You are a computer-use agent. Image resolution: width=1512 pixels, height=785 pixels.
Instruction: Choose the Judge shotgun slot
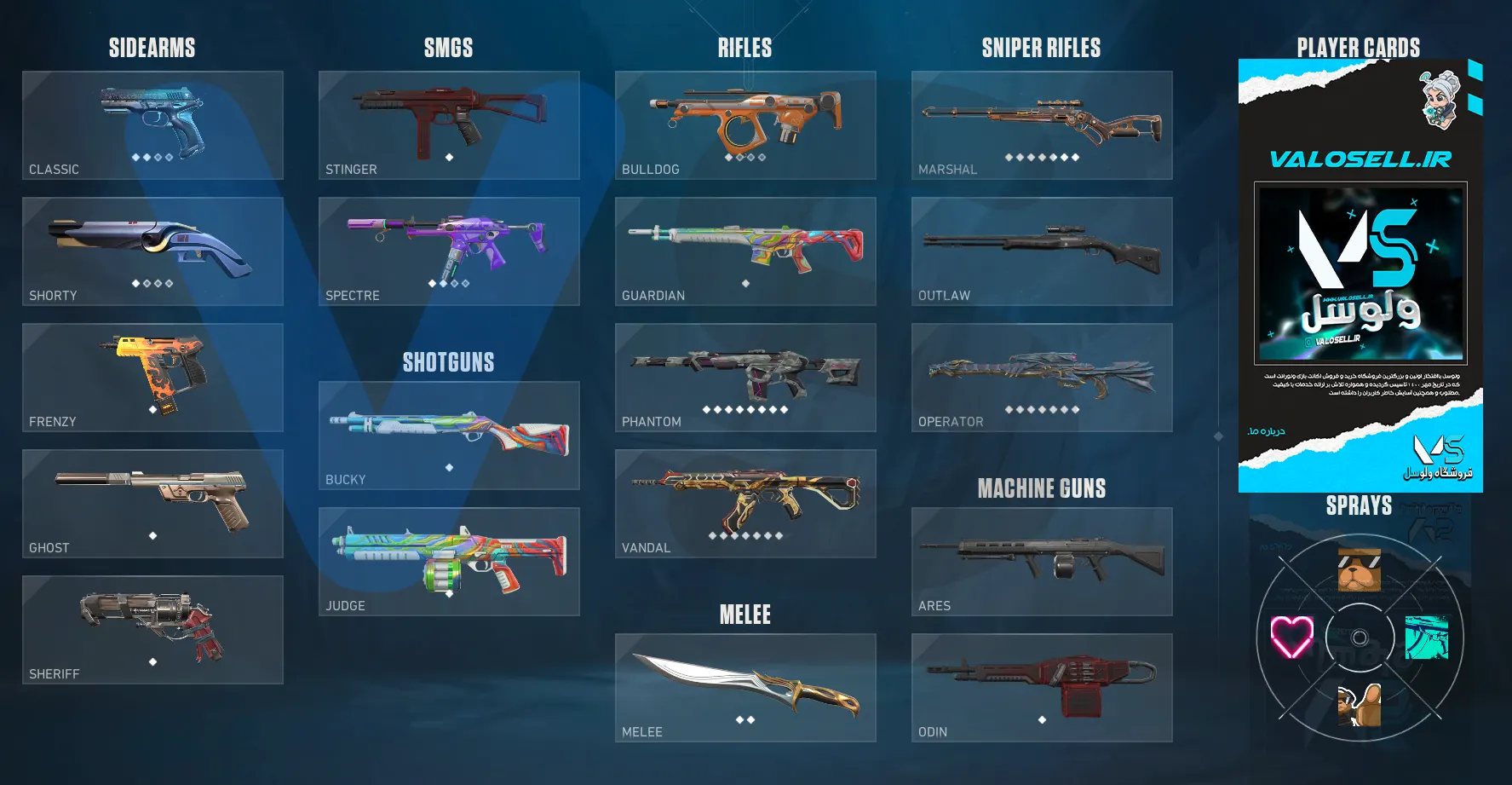pyautogui.click(x=449, y=562)
